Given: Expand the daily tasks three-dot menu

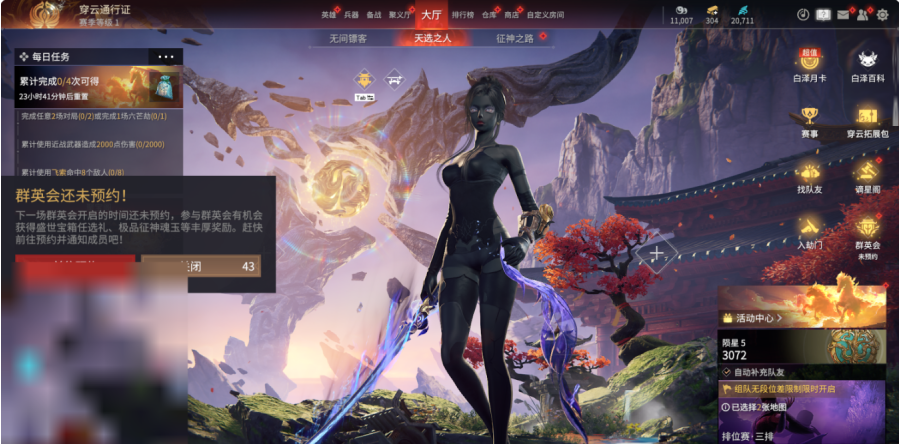Looking at the screenshot, I should pos(165,57).
